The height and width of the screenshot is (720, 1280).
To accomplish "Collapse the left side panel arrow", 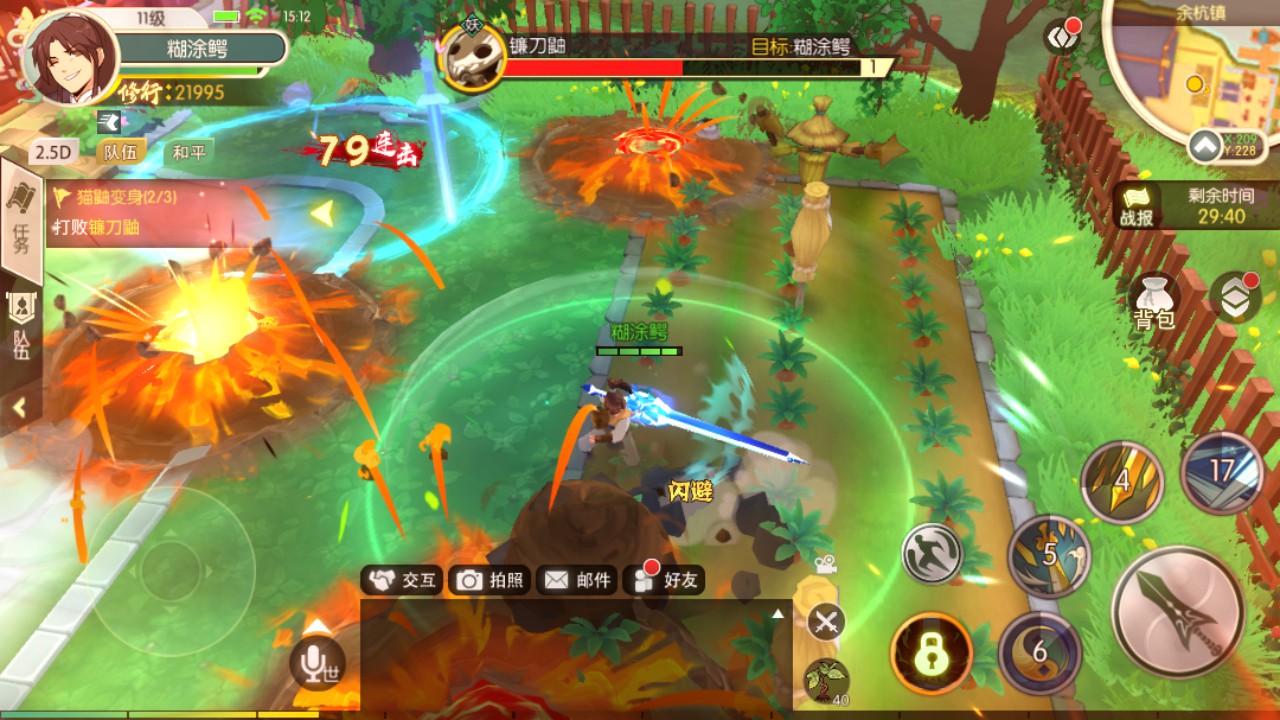I will 19,408.
